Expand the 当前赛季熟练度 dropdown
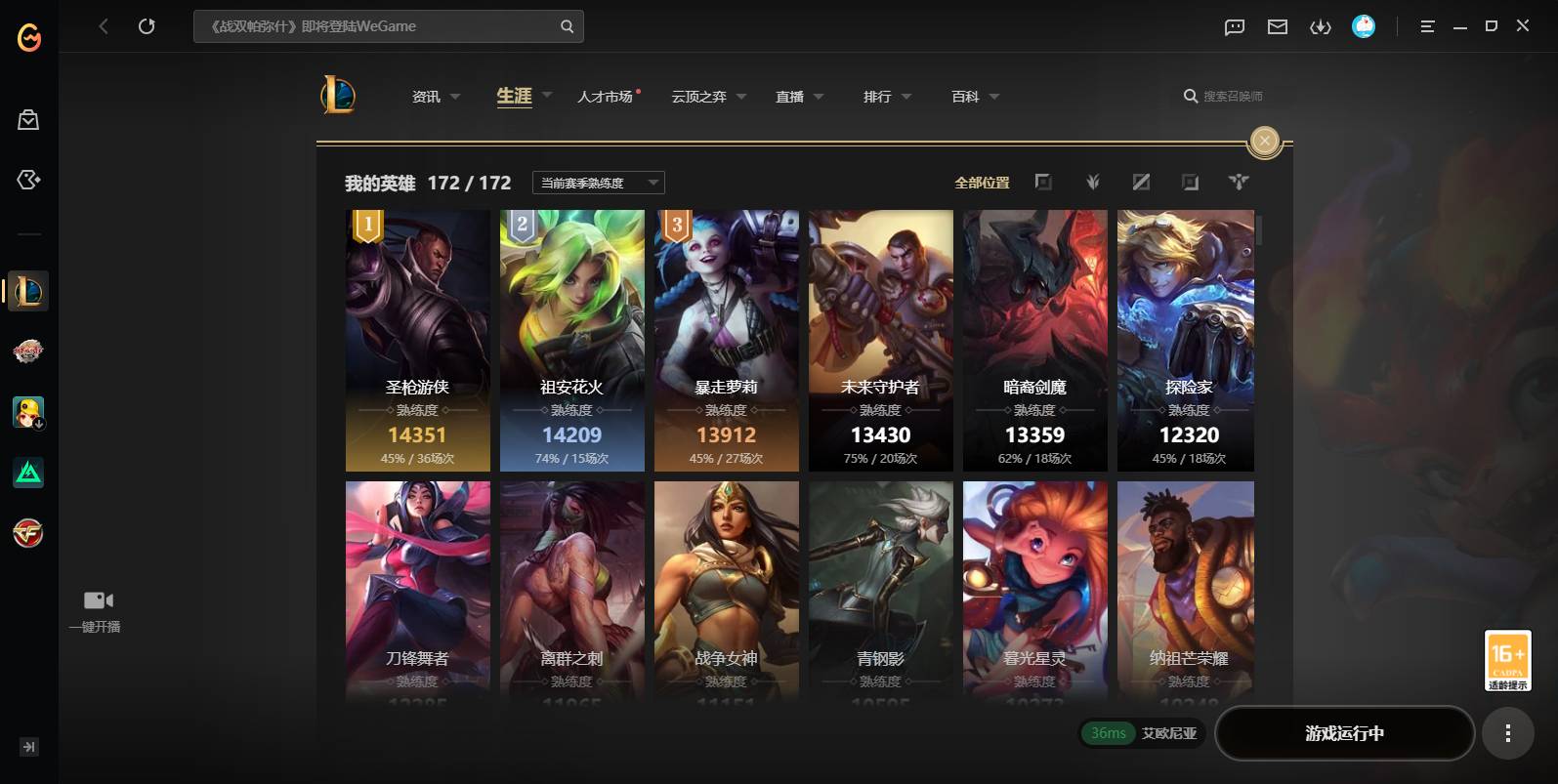Image resolution: width=1558 pixels, height=784 pixels. (x=598, y=183)
